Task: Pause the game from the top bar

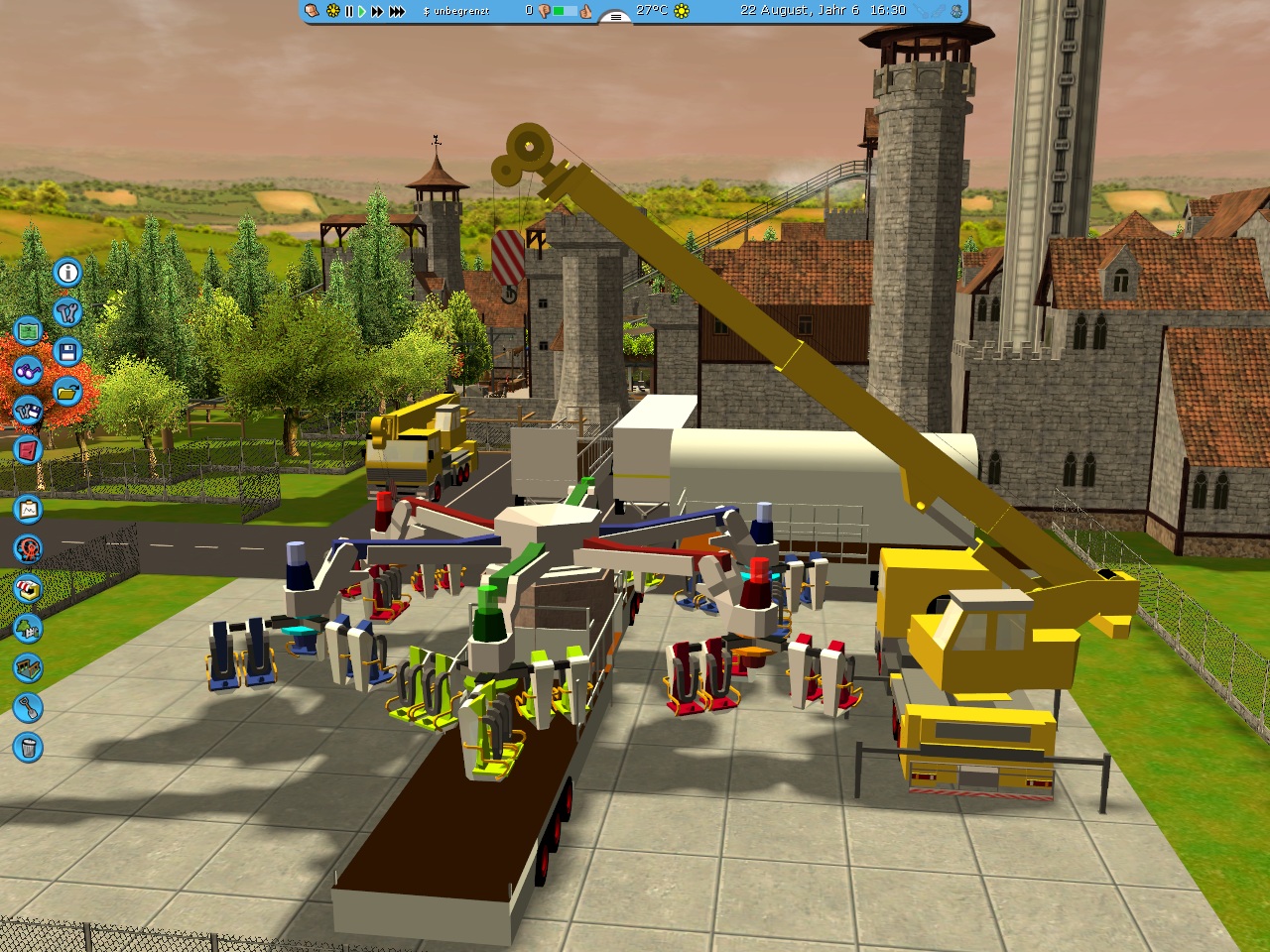Action: (x=348, y=11)
